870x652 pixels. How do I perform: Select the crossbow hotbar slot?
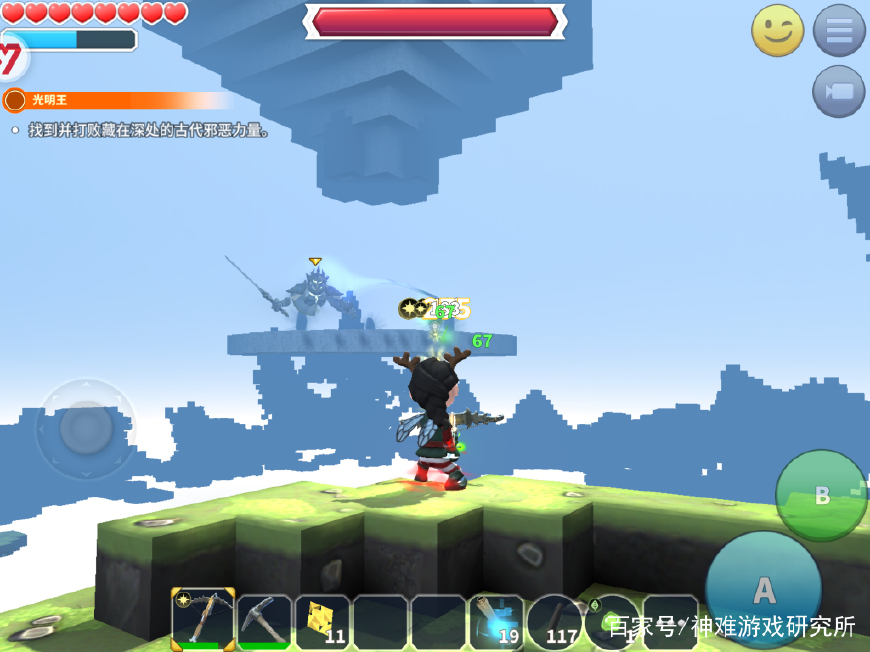[x=204, y=620]
